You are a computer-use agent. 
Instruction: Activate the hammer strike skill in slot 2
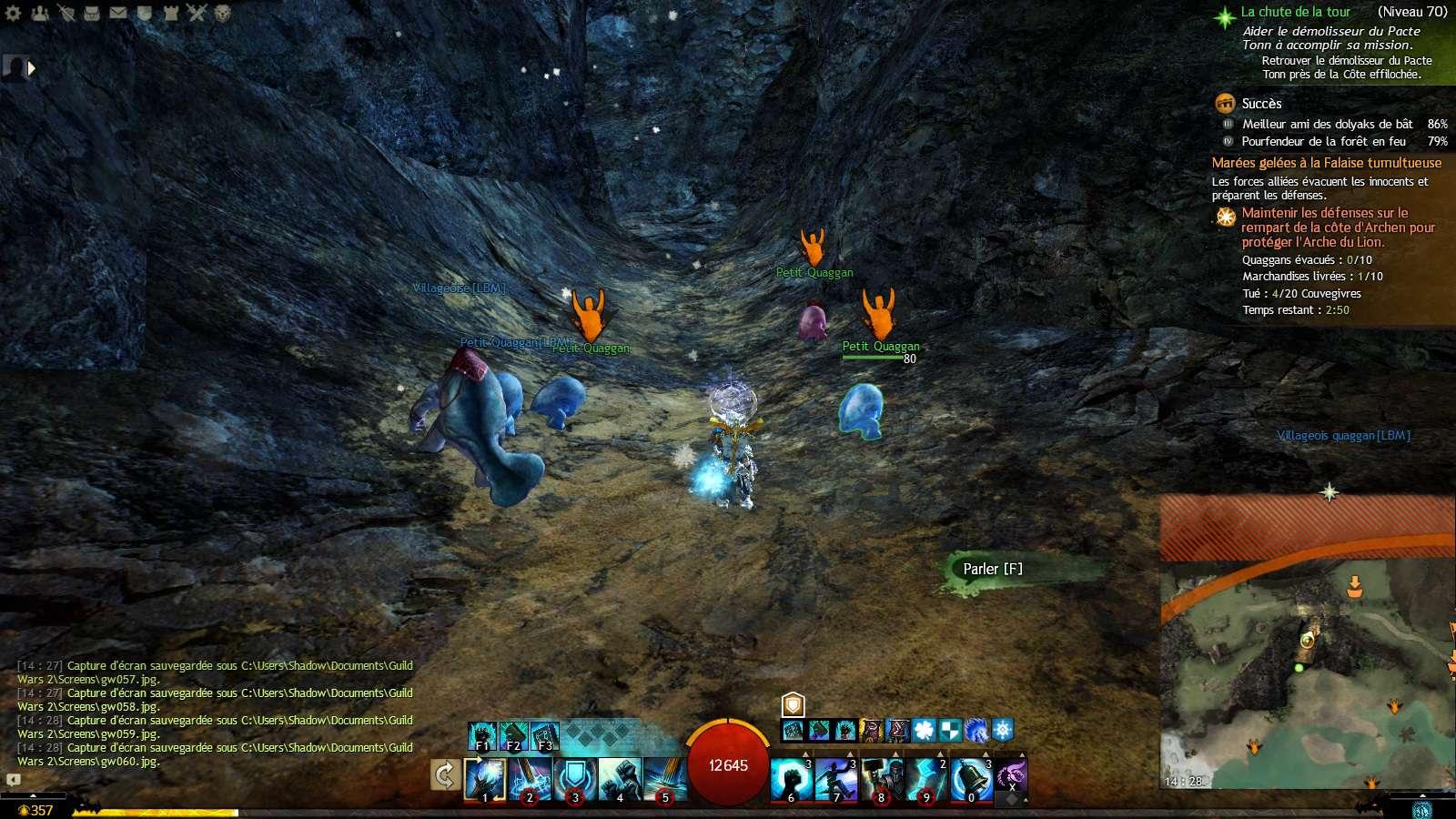point(530,779)
